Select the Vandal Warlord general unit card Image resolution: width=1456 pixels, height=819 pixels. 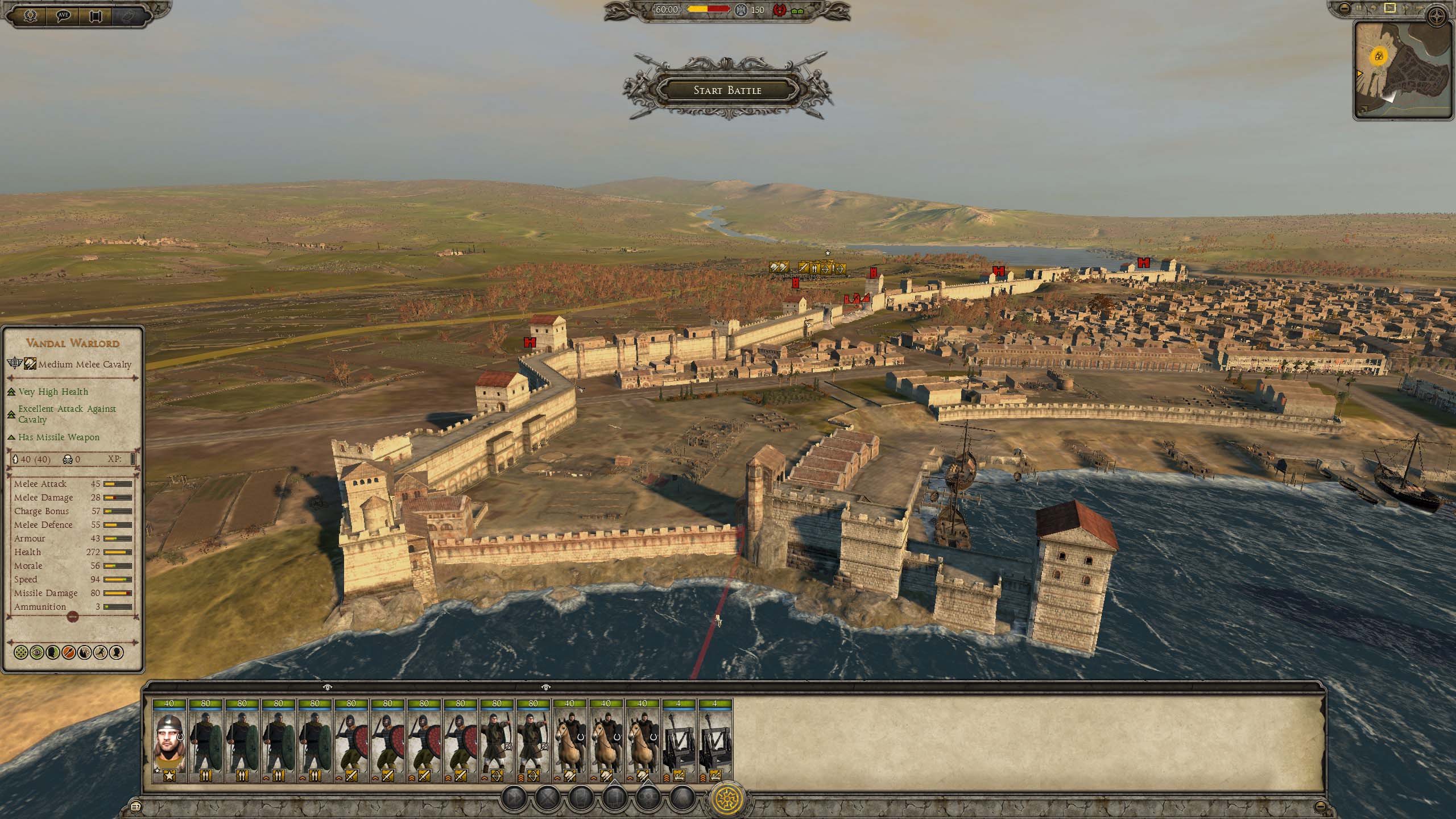(x=169, y=741)
